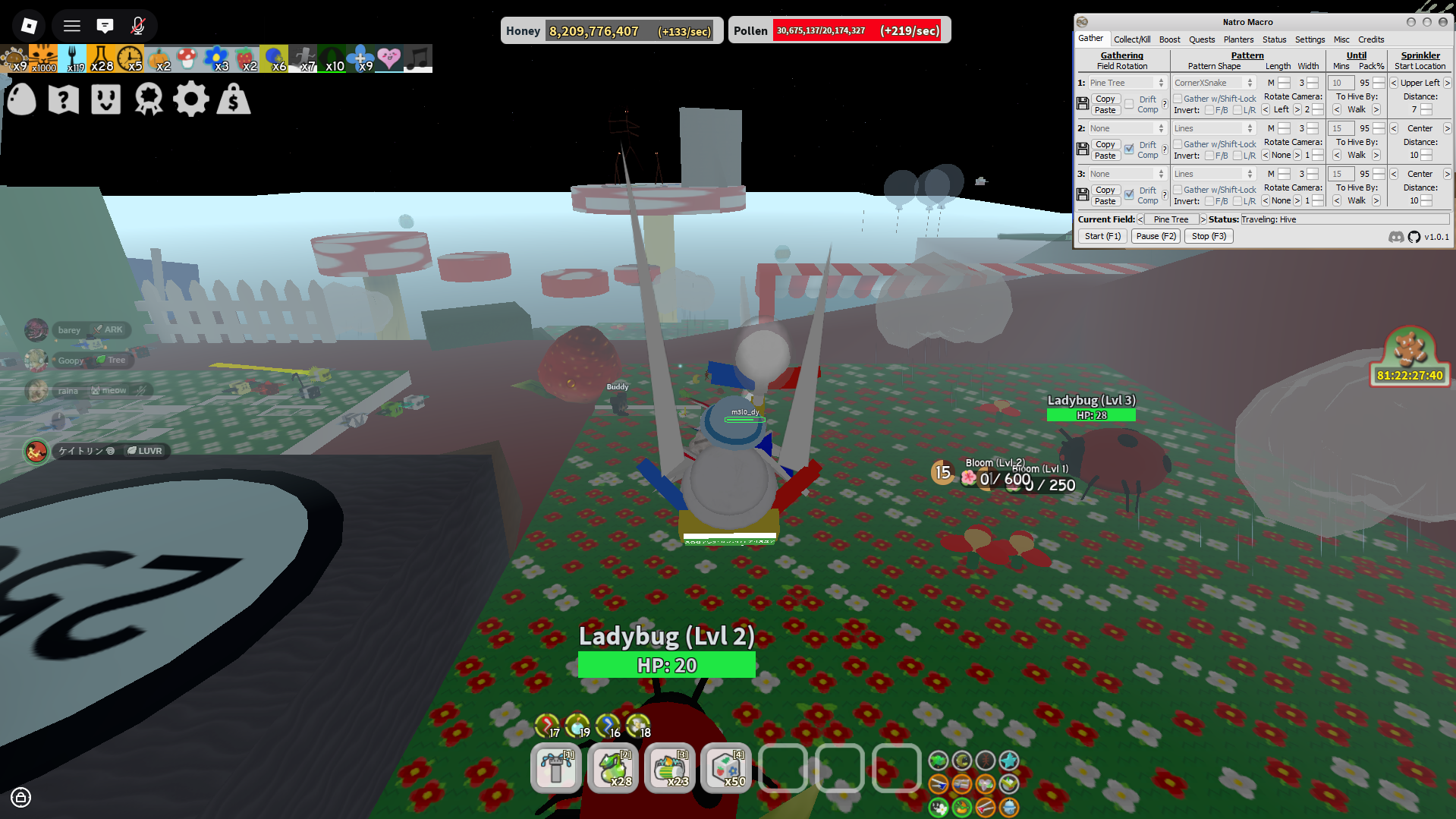
Task: Select the sprinkler in hotbar slot 1
Action: click(556, 768)
